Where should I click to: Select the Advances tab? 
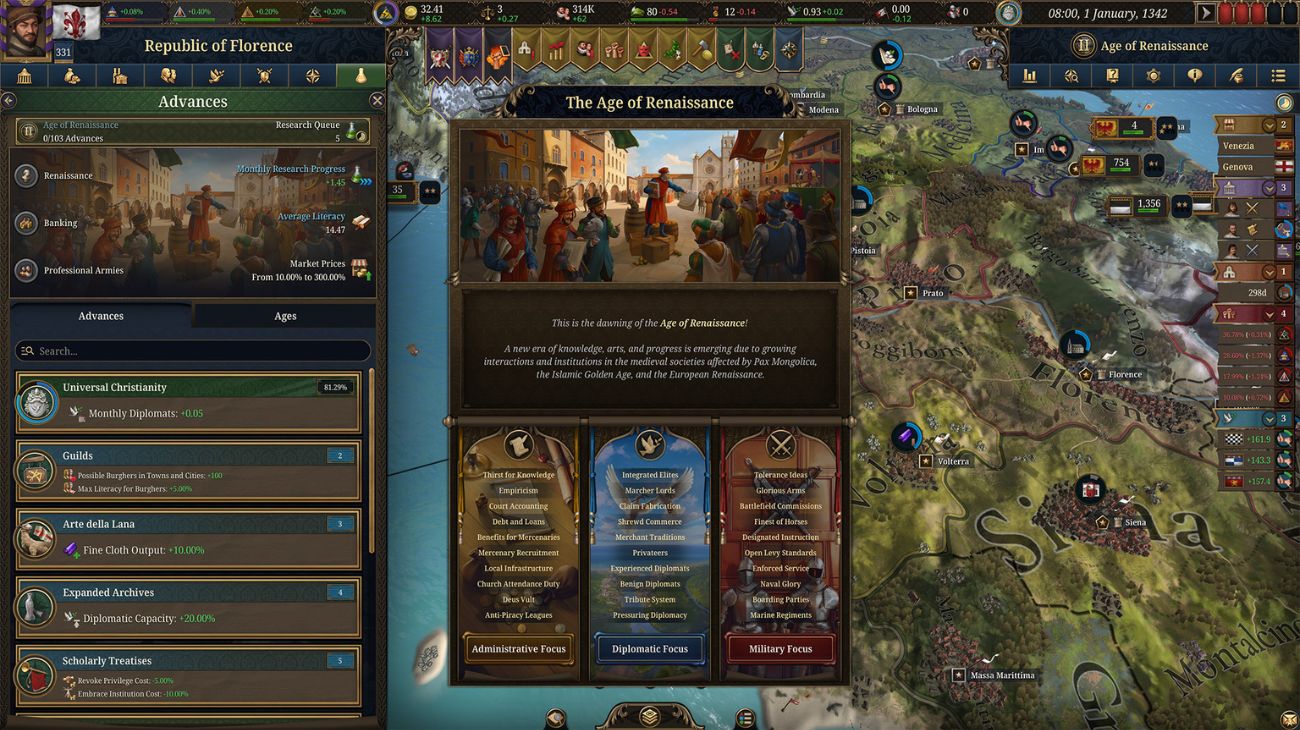(x=101, y=315)
